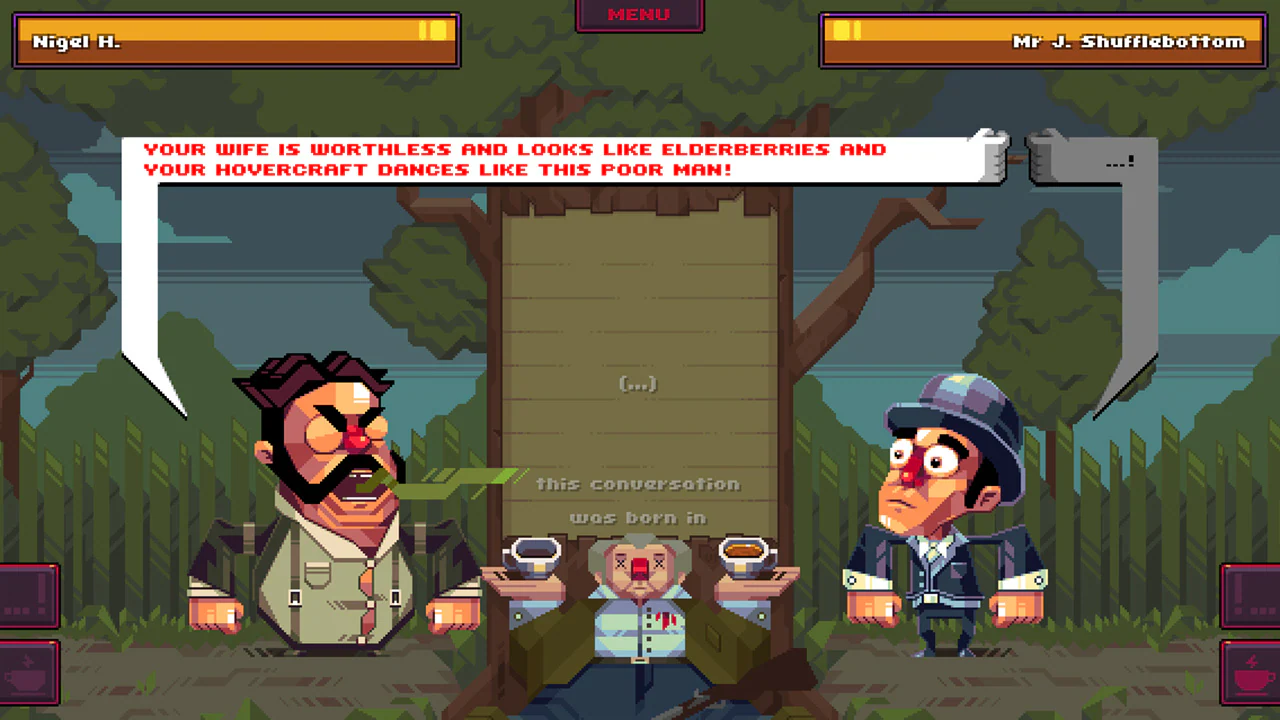Click the '!...' insult panel on the right edge
The width and height of the screenshot is (1280, 720).
click(1255, 595)
